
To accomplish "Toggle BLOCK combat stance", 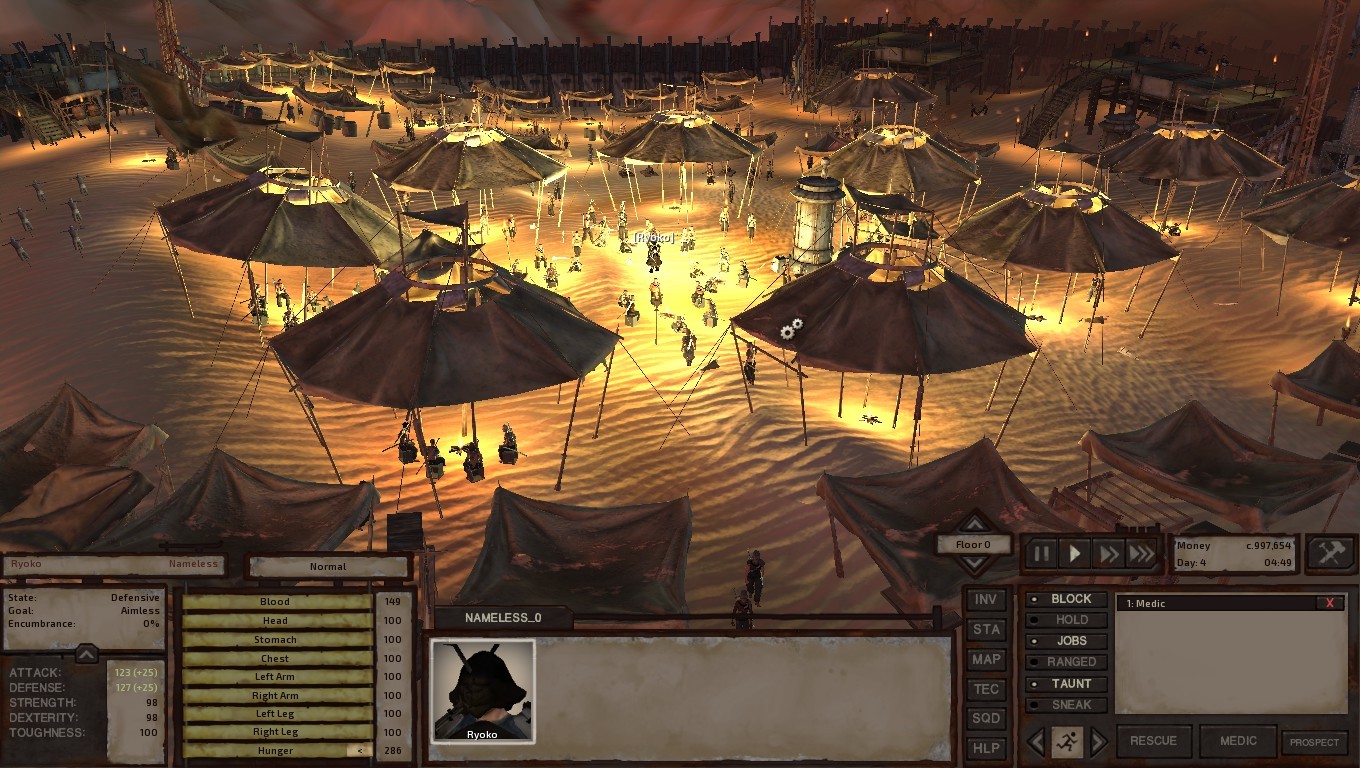I will point(1067,599).
